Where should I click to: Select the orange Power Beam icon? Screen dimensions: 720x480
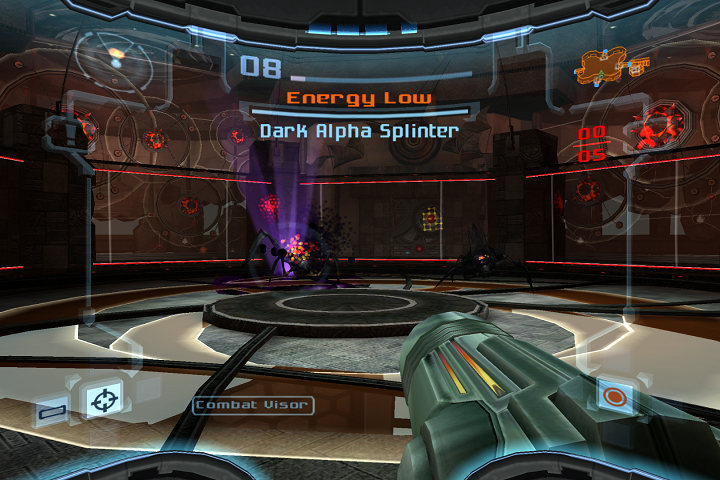point(615,397)
